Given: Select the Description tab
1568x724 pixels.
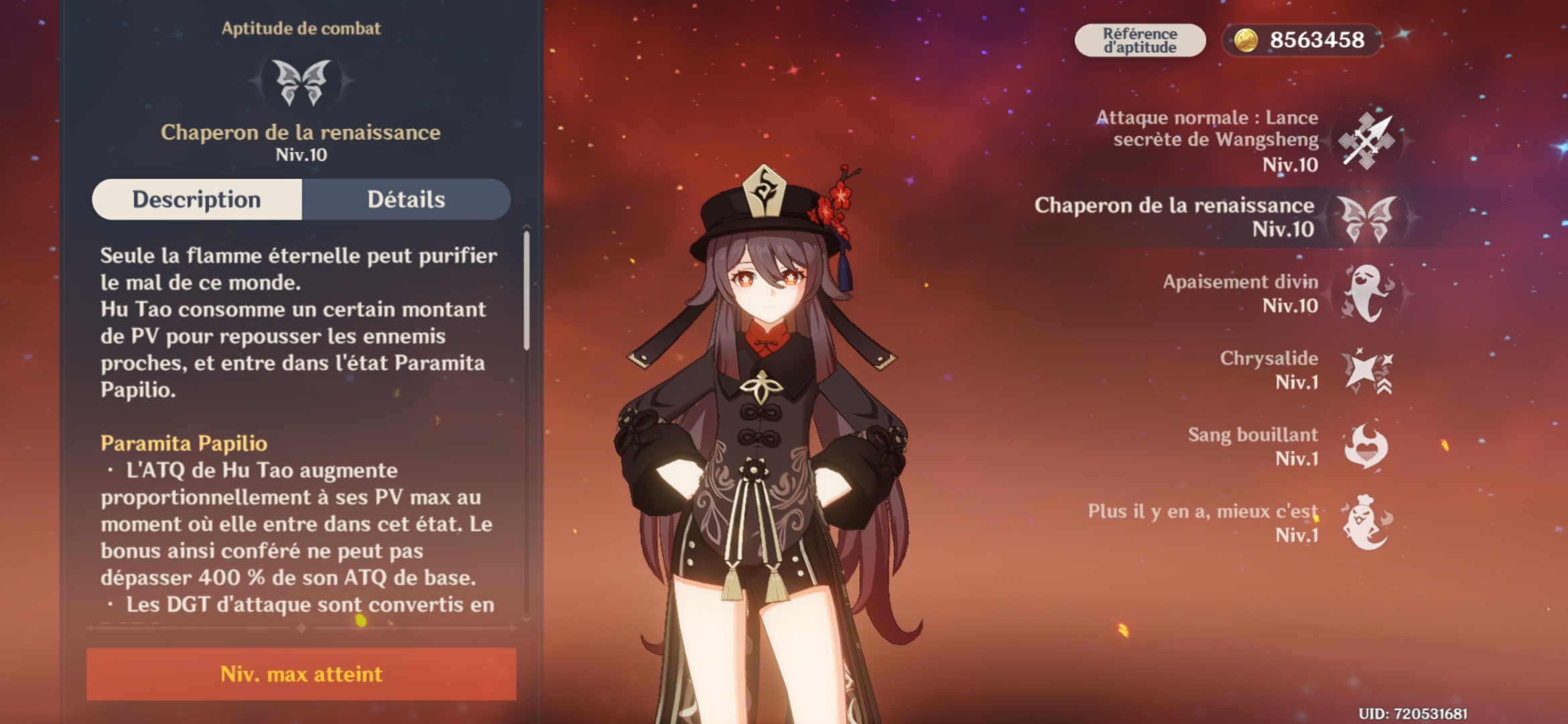Looking at the screenshot, I should pos(198,199).
